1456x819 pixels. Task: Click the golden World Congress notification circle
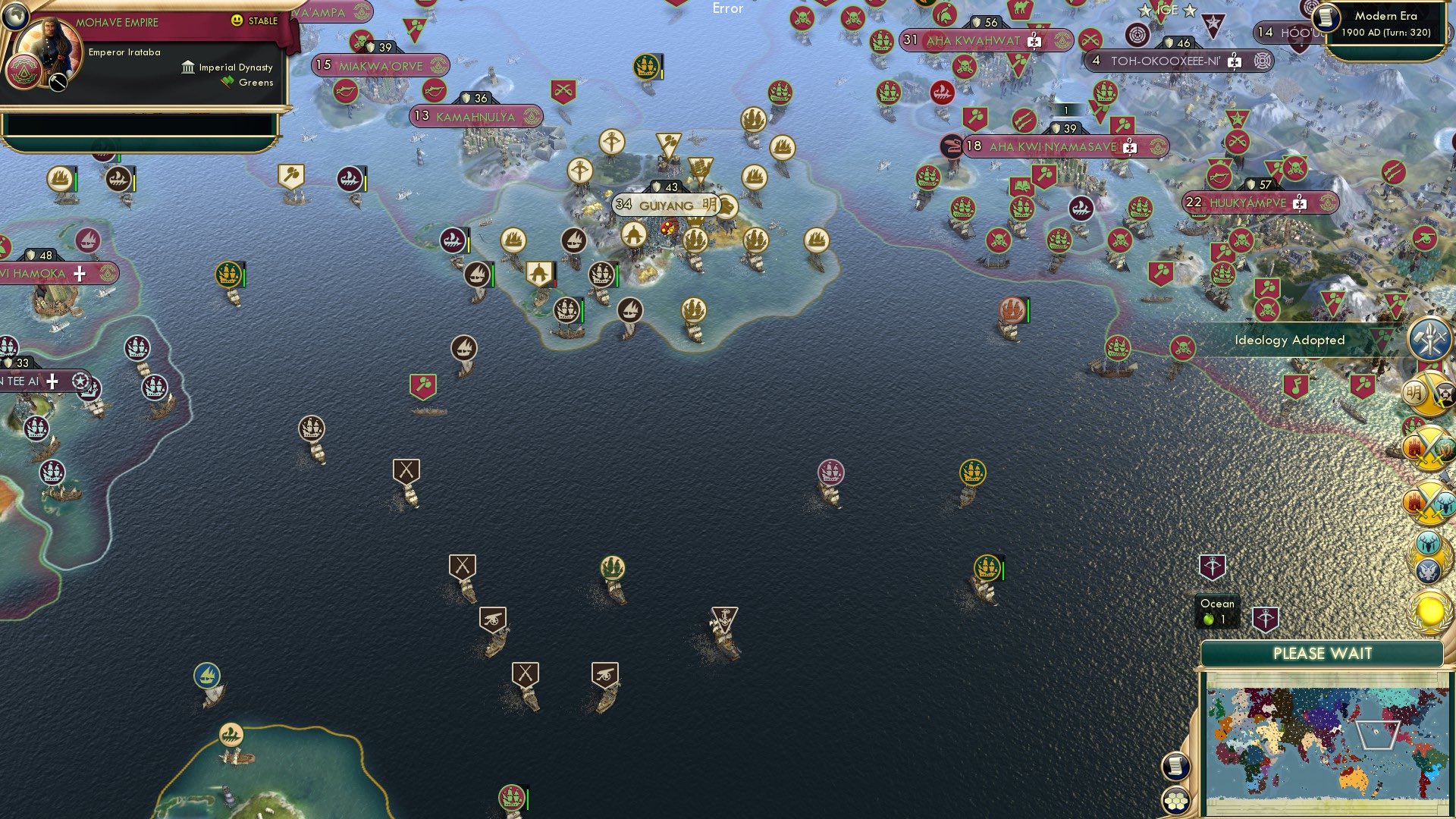[1429, 610]
